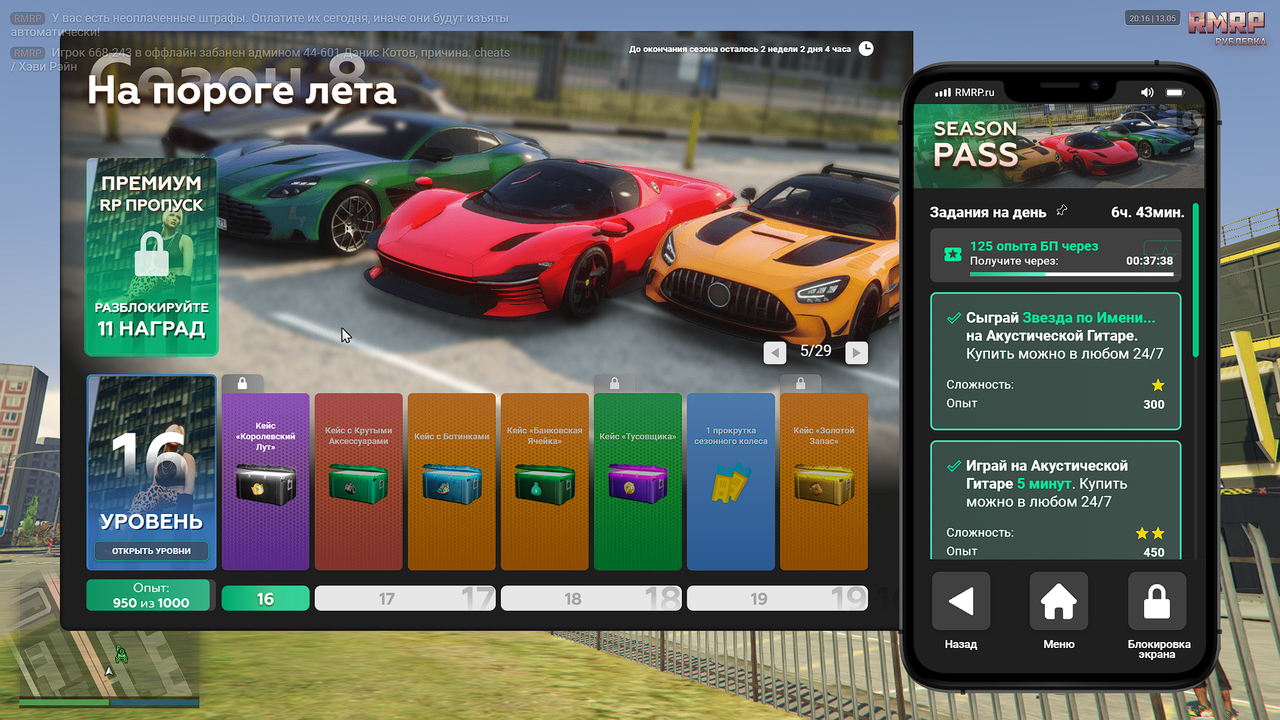This screenshot has height=720, width=1280.
Task: Select the 'Королевский Лут' case reward
Action: tap(265, 481)
